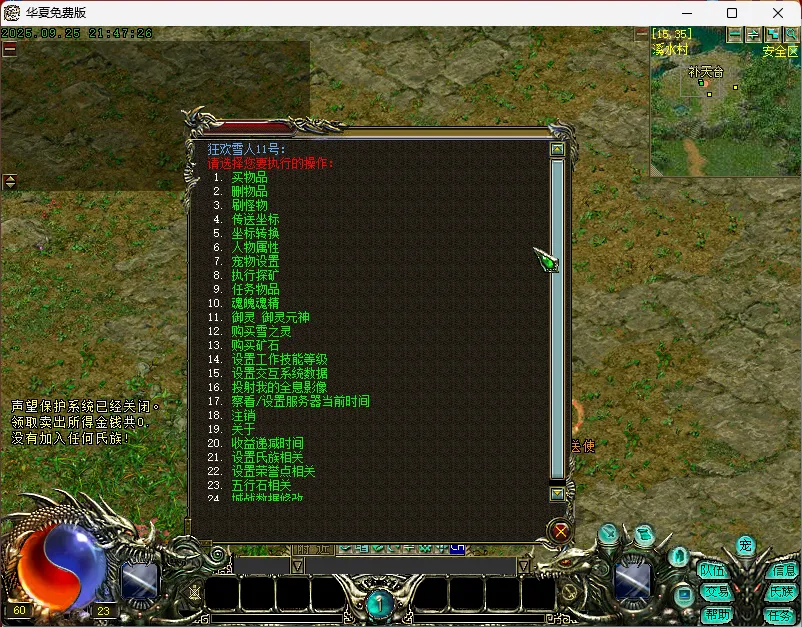
Task: Click the minimap magnifier zoom button
Action: (791, 34)
